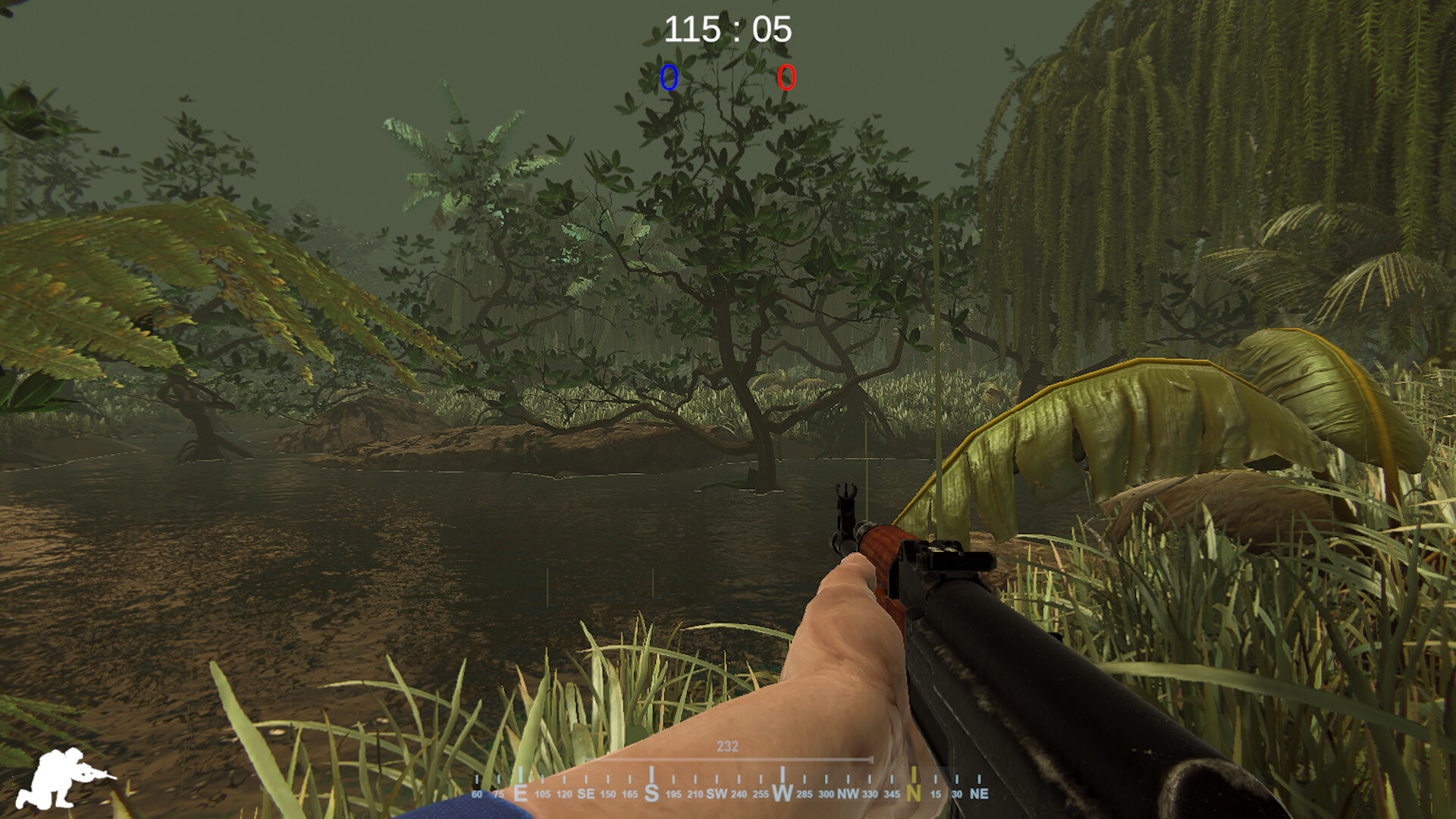Click the SE label on the compass bar
1456x819 pixels.
pos(585,793)
